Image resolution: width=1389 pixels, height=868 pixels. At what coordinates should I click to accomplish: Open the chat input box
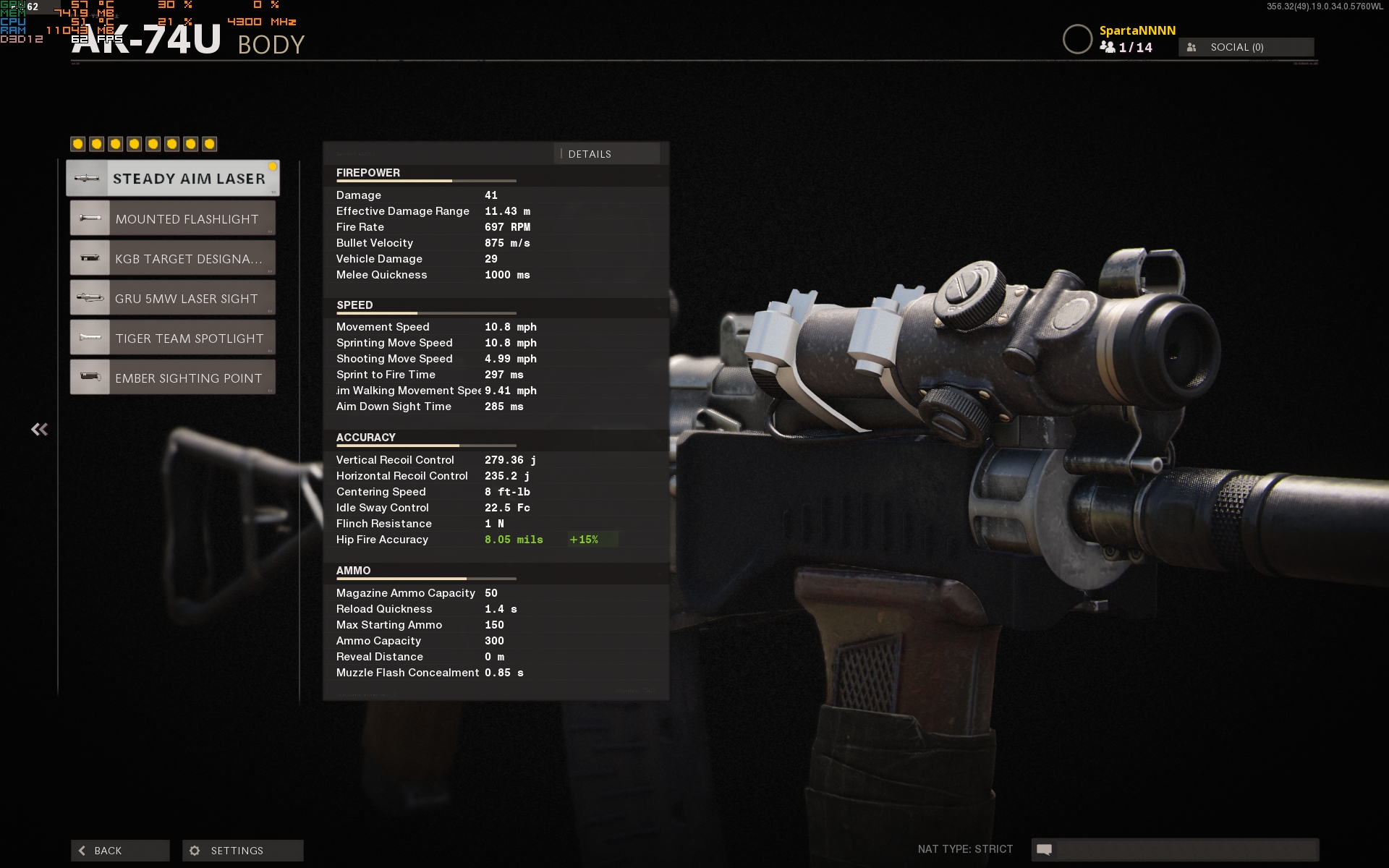coord(1186,849)
